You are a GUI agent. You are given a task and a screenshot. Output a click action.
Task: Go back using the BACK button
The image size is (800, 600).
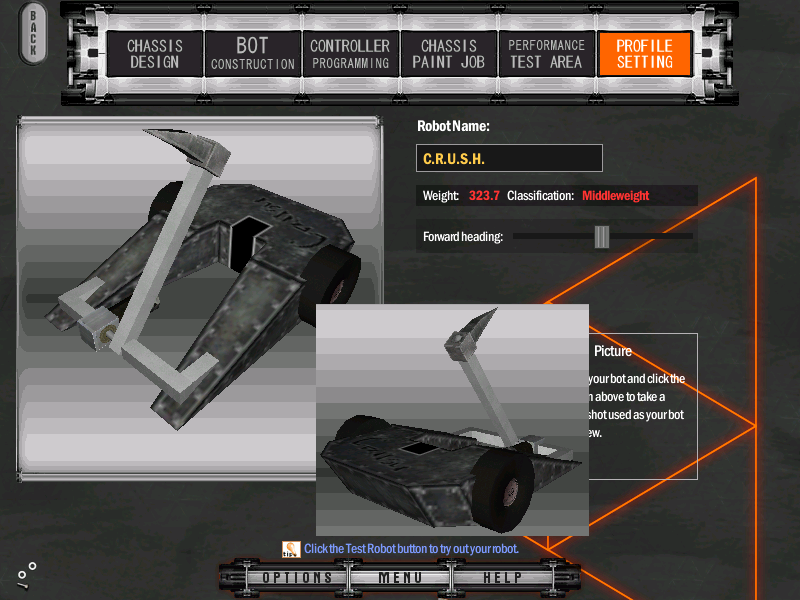(33, 33)
